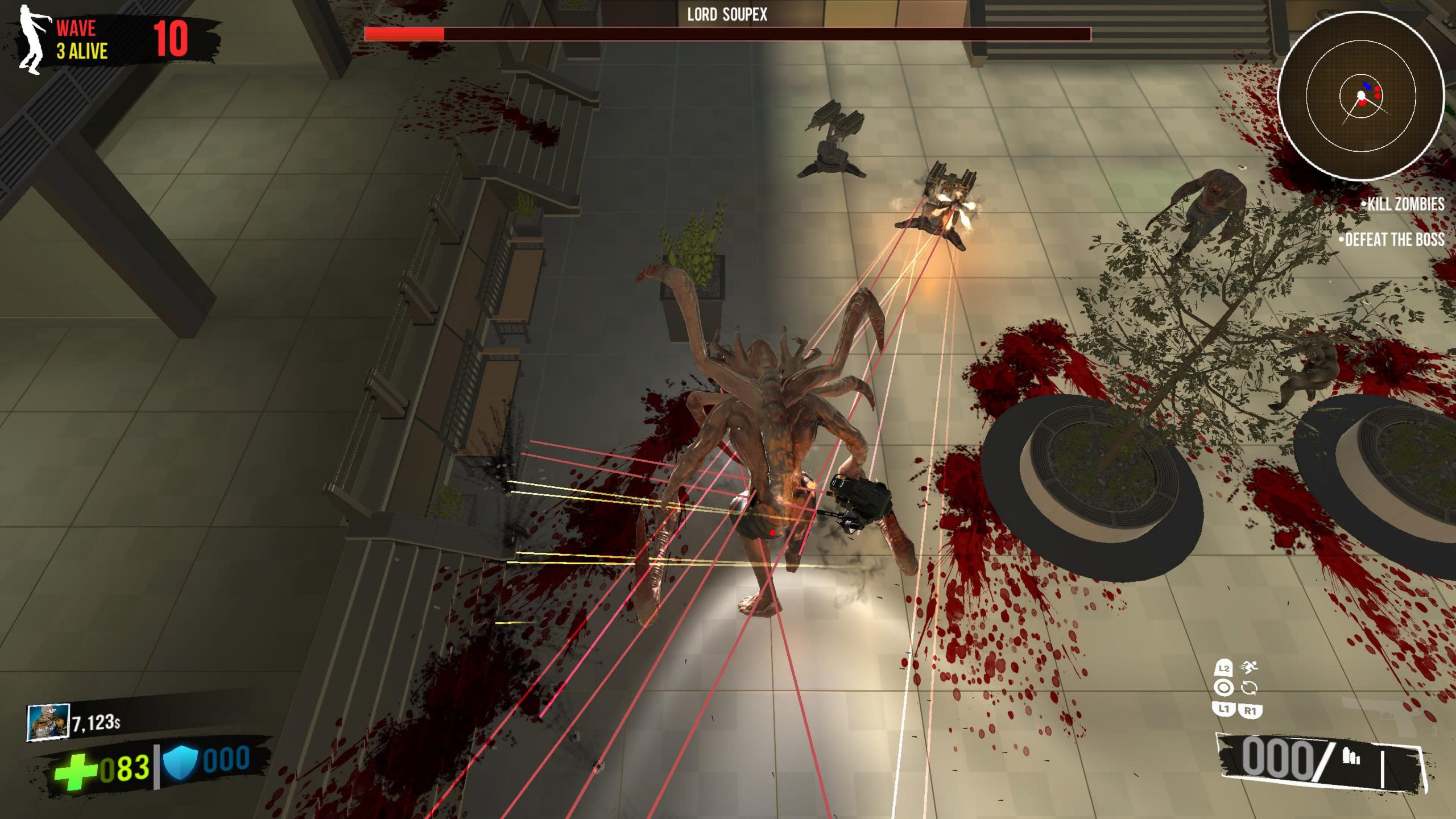Open the Kill Zombies objective

coord(1403,204)
